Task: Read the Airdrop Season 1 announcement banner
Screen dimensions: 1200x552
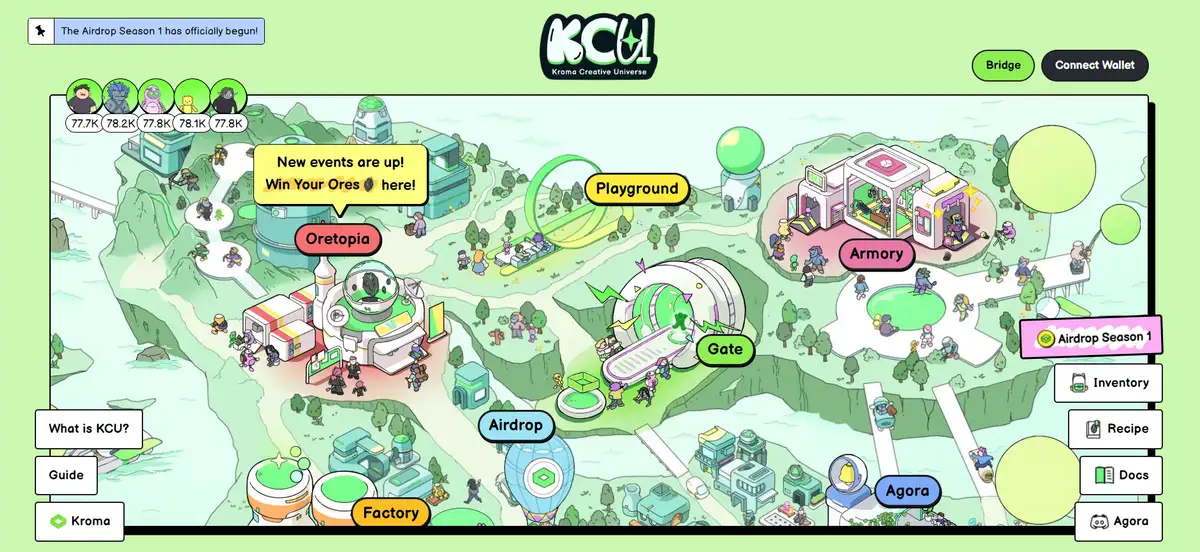Action: click(146, 31)
